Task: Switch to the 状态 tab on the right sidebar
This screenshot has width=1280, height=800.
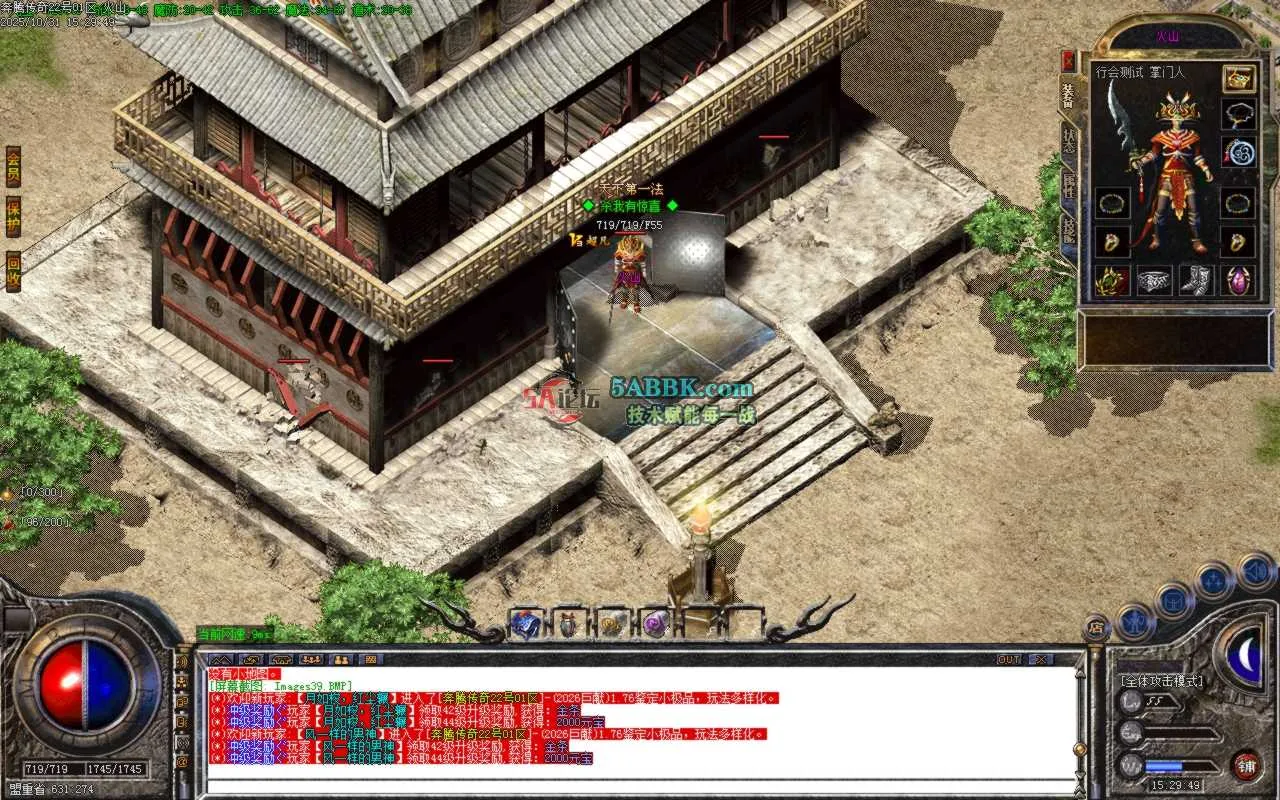Action: click(x=1067, y=140)
